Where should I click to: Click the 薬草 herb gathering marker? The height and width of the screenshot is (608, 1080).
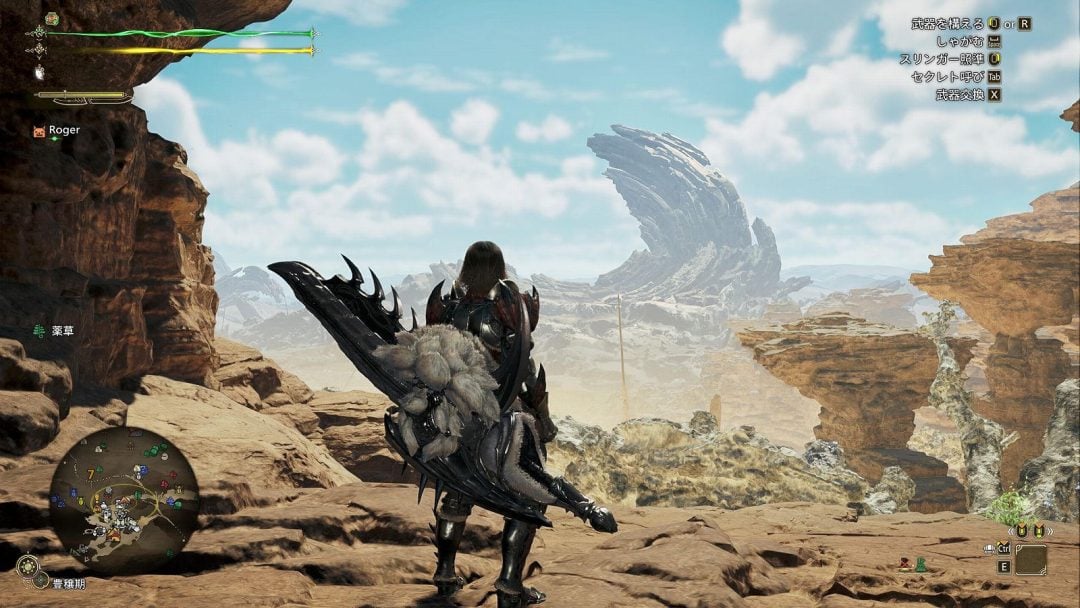(x=39, y=331)
